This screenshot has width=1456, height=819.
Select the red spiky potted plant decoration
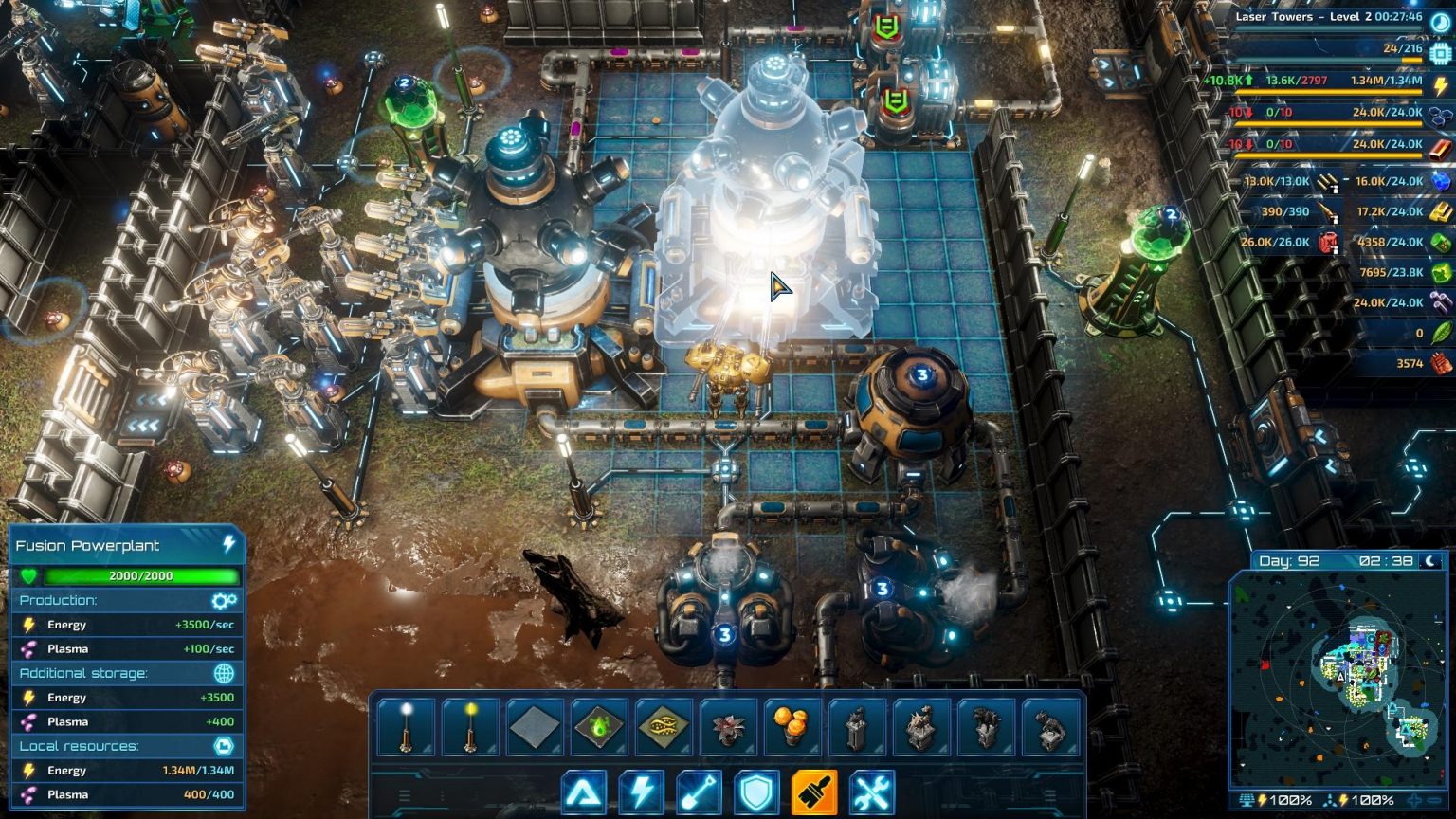coord(729,727)
